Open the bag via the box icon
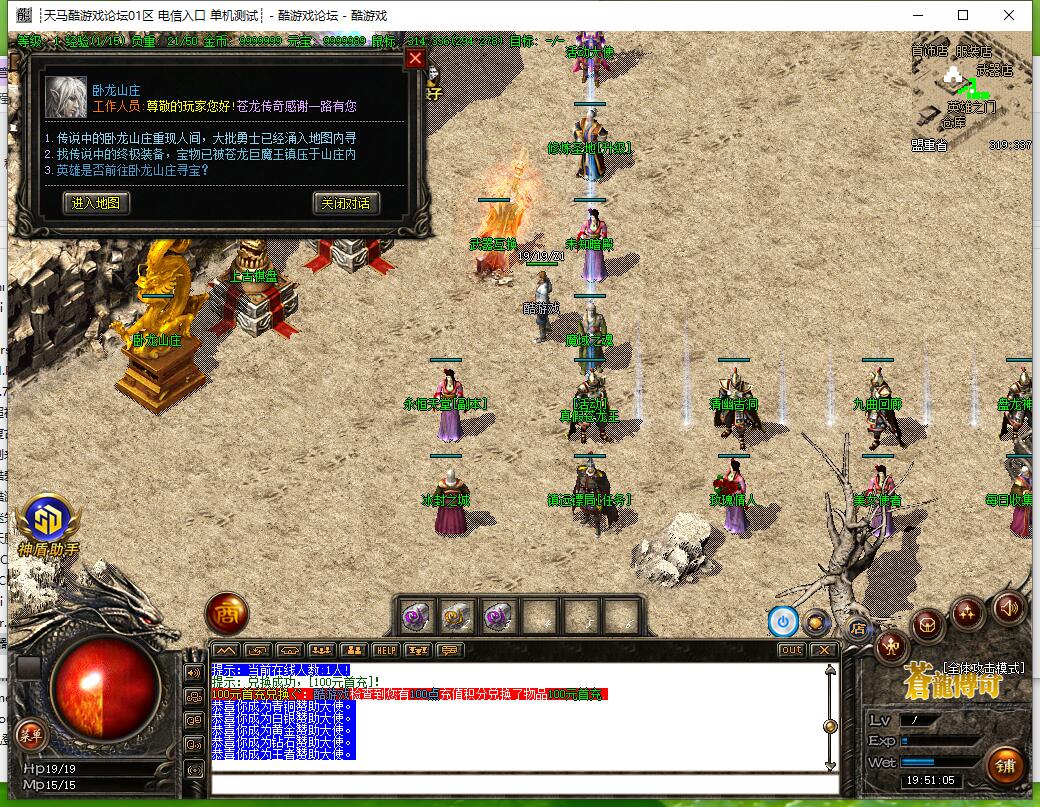 (x=929, y=627)
